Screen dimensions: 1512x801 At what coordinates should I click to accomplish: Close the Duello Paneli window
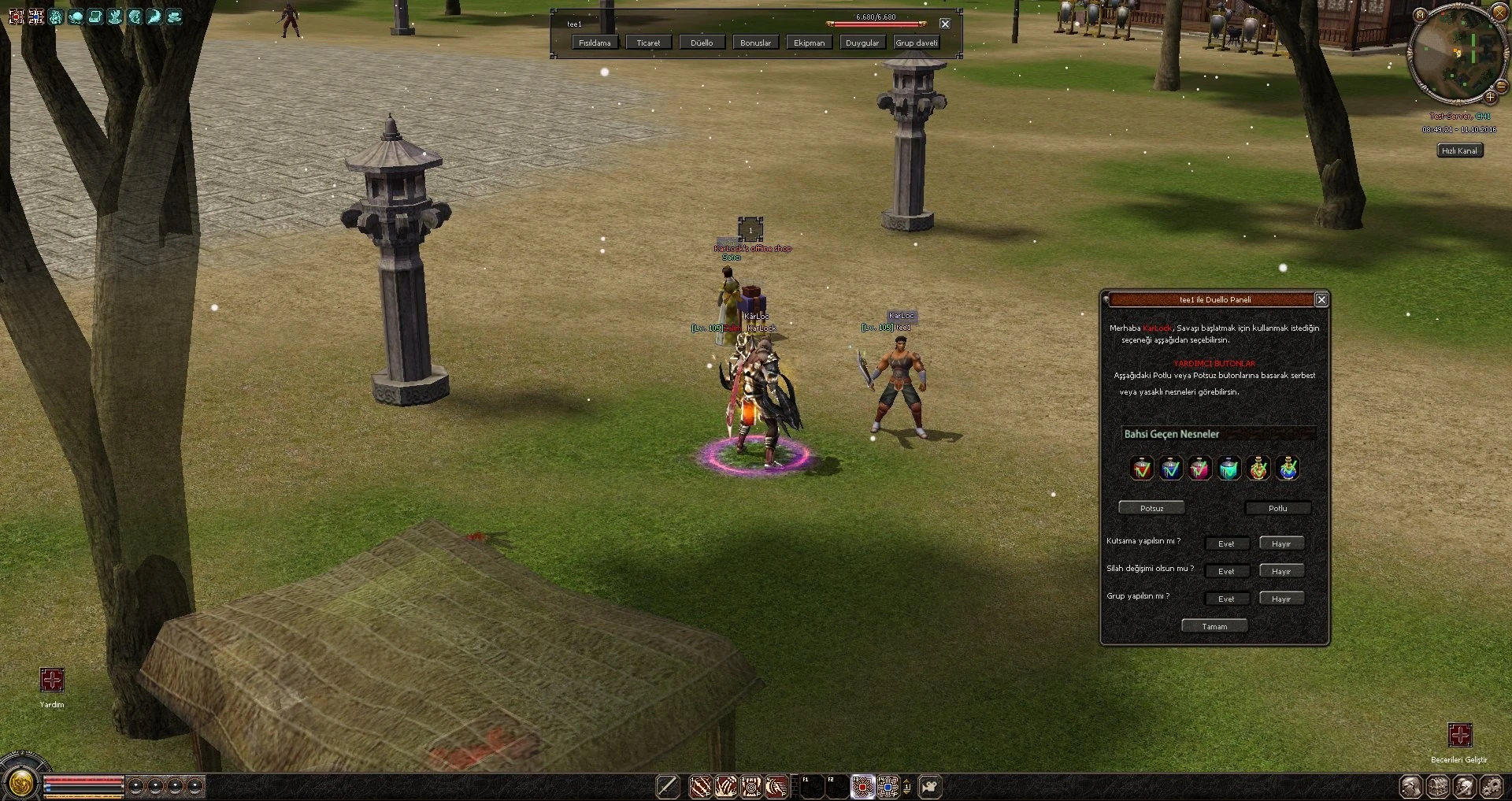(1321, 299)
